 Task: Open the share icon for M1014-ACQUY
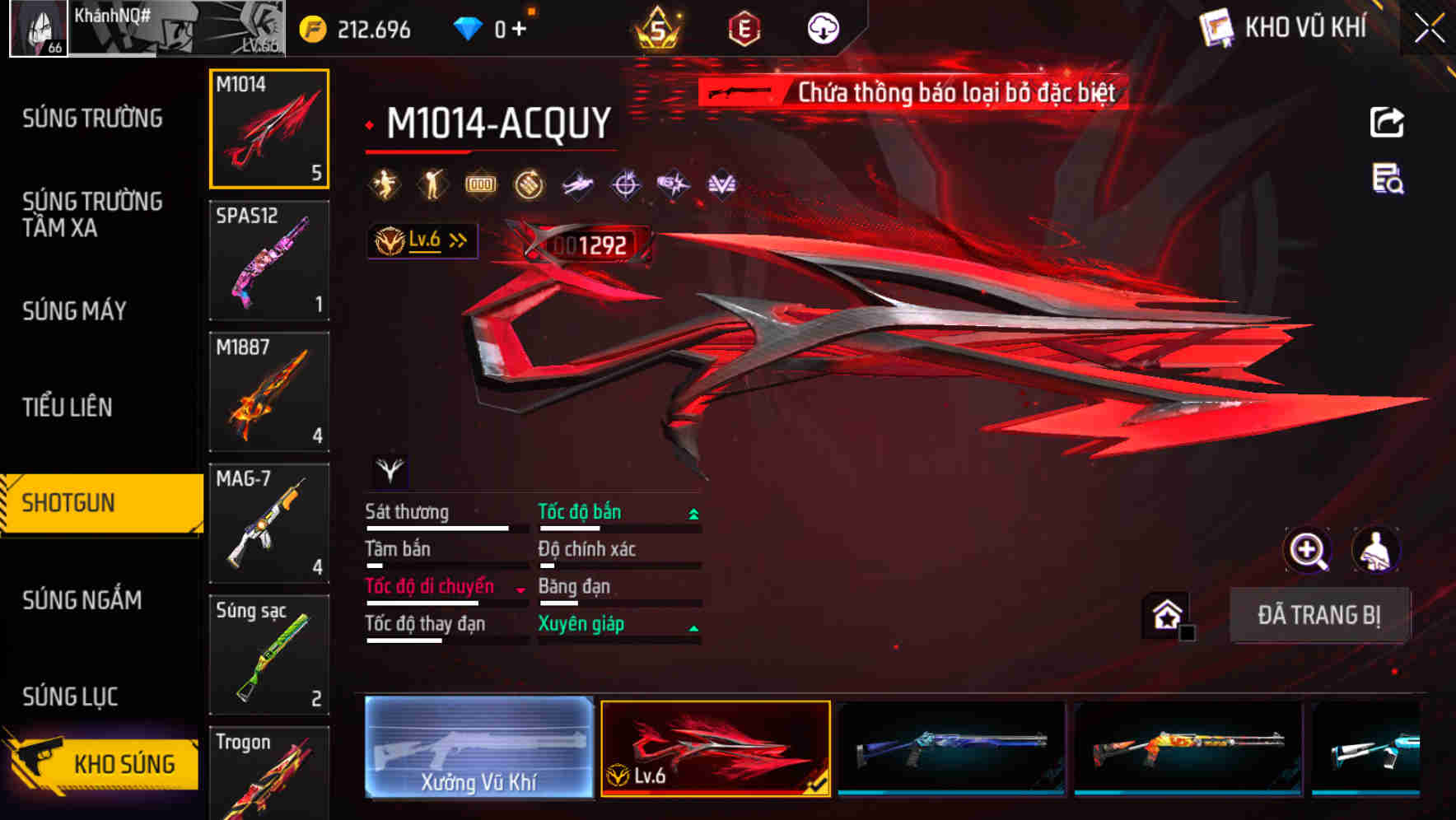point(1387,121)
